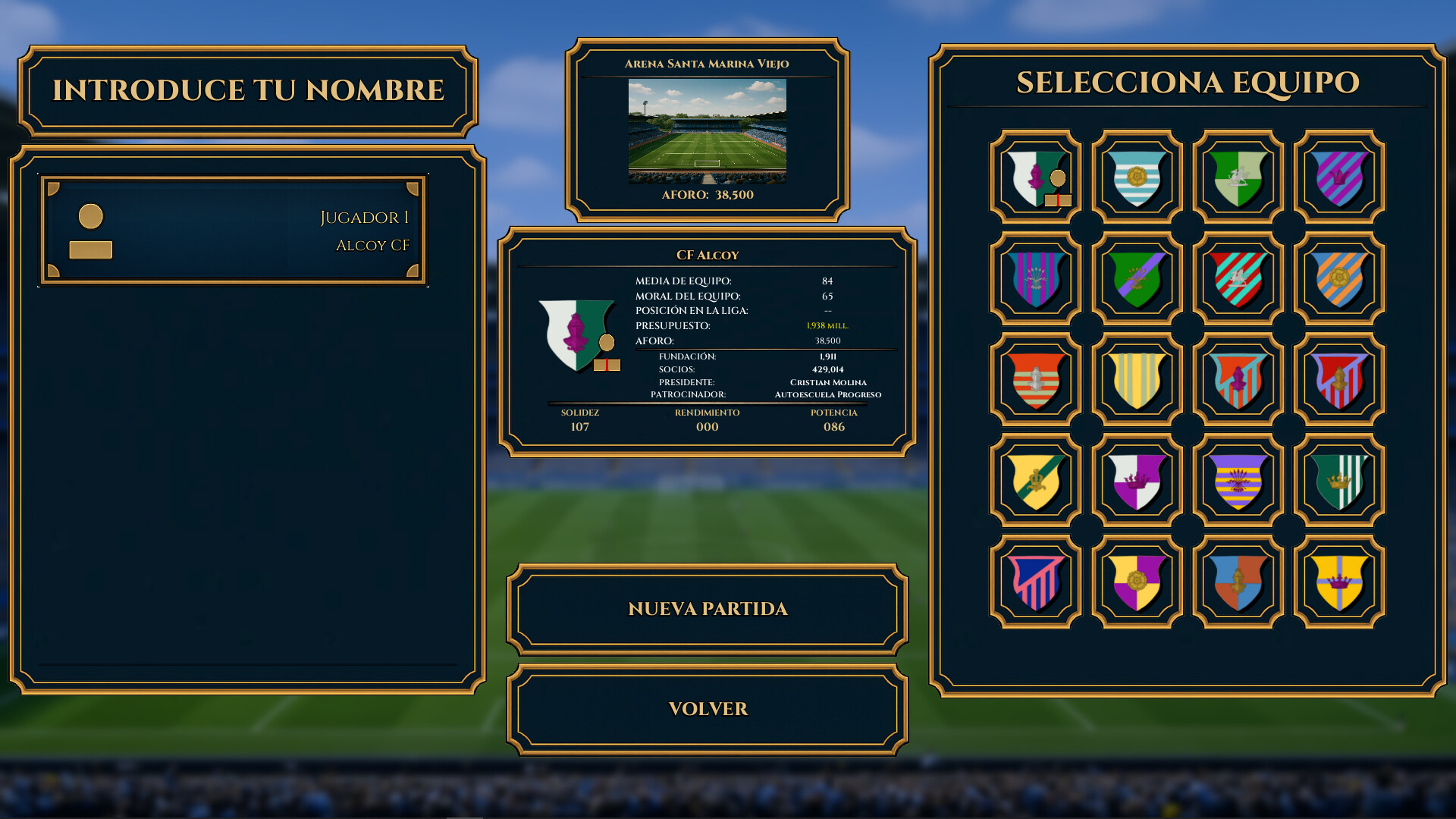
Task: Select the yellow crest with purple cross and crown
Action: point(1337,579)
